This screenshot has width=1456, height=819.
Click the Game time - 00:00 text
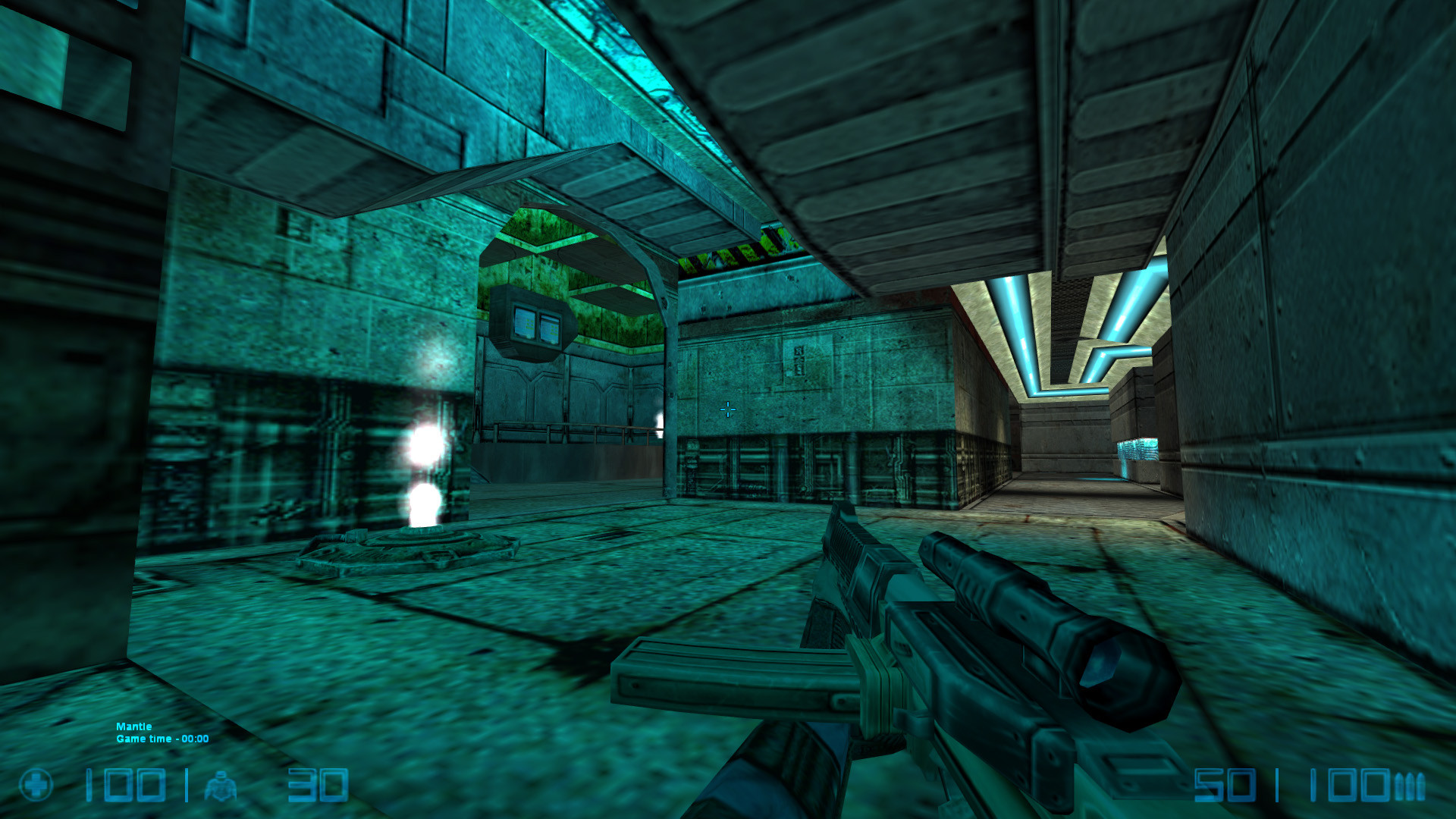(x=161, y=738)
